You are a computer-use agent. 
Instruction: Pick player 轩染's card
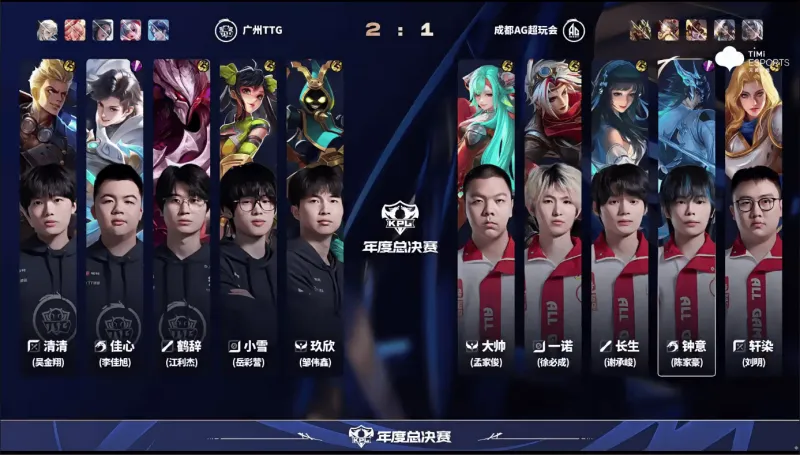pyautogui.click(x=753, y=215)
